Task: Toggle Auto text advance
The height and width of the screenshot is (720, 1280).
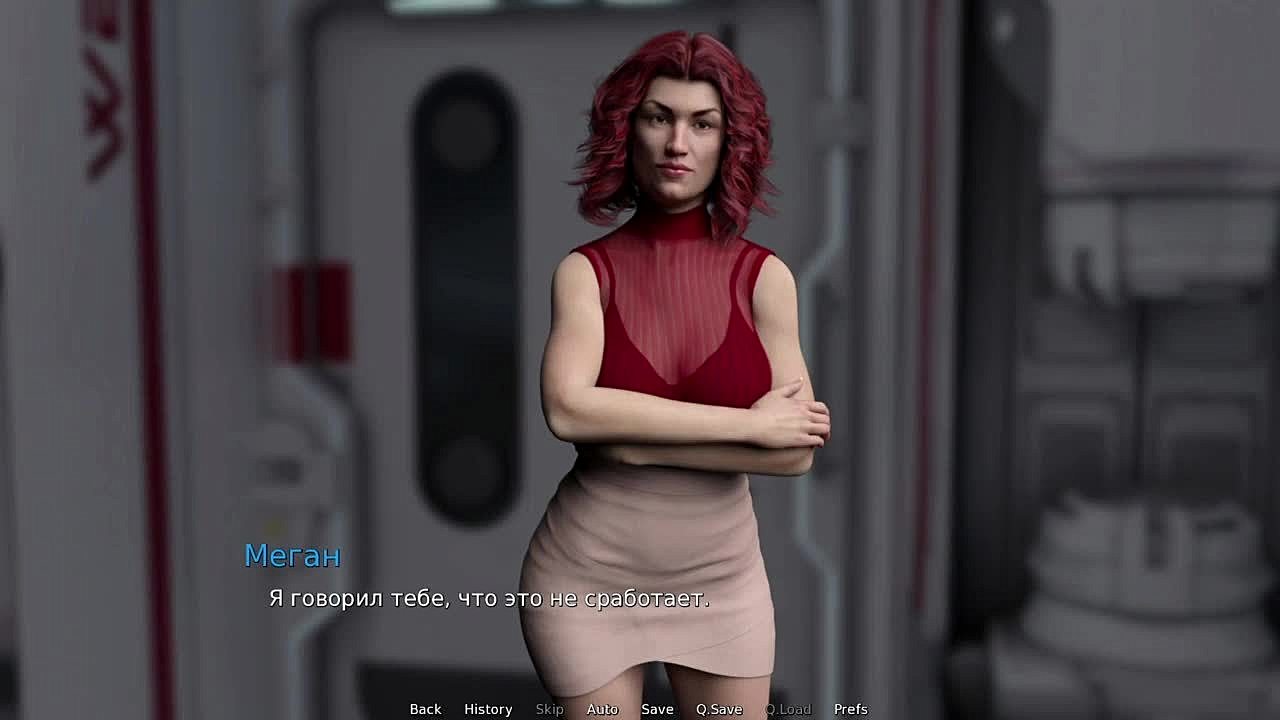Action: [602, 709]
